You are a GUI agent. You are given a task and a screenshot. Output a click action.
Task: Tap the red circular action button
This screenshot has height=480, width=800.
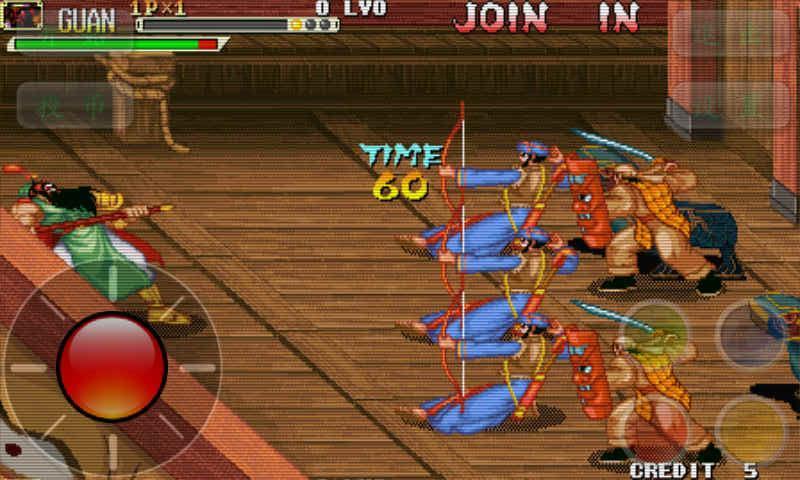(x=654, y=428)
